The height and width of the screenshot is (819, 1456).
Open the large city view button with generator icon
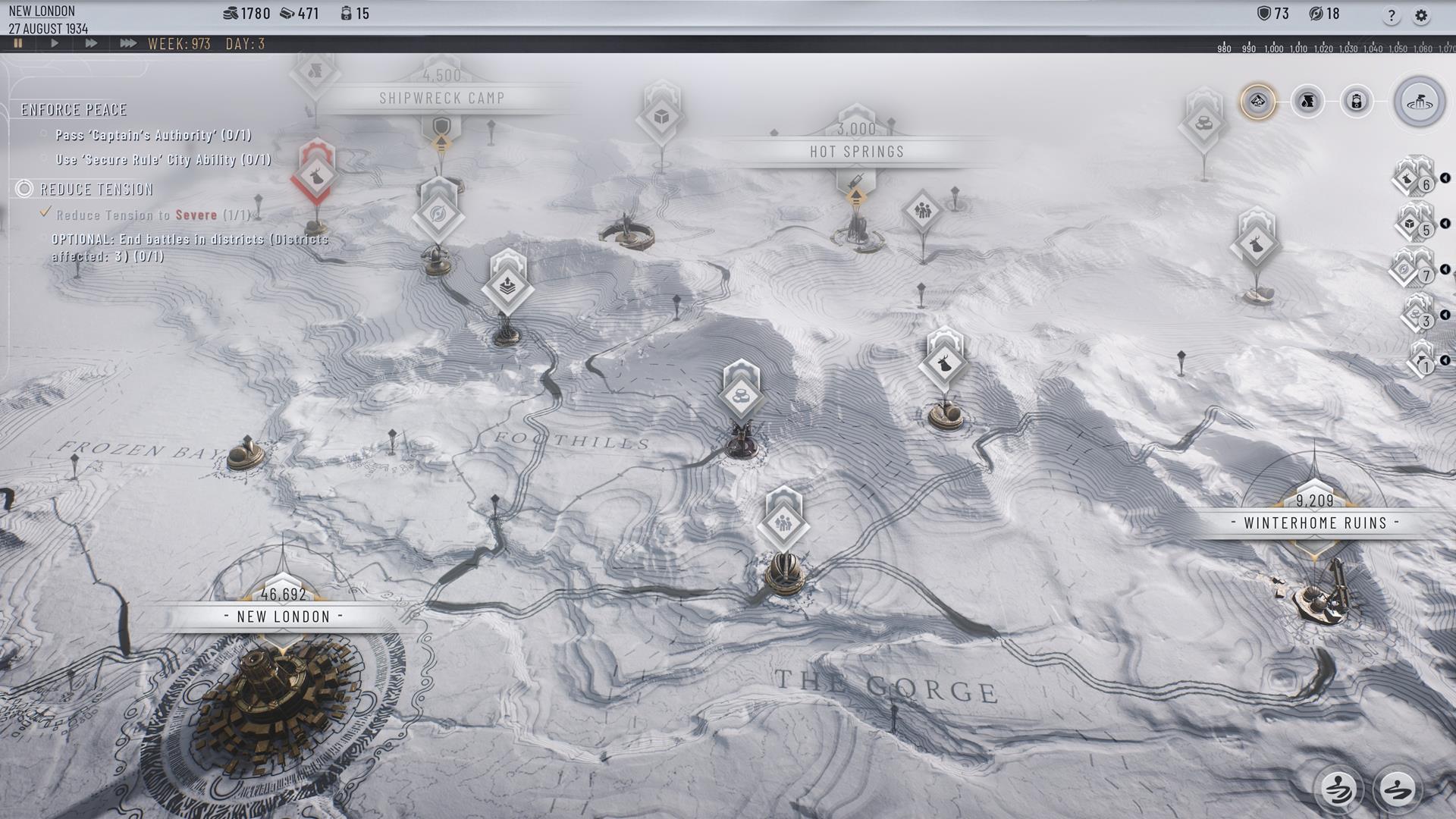tap(1419, 102)
